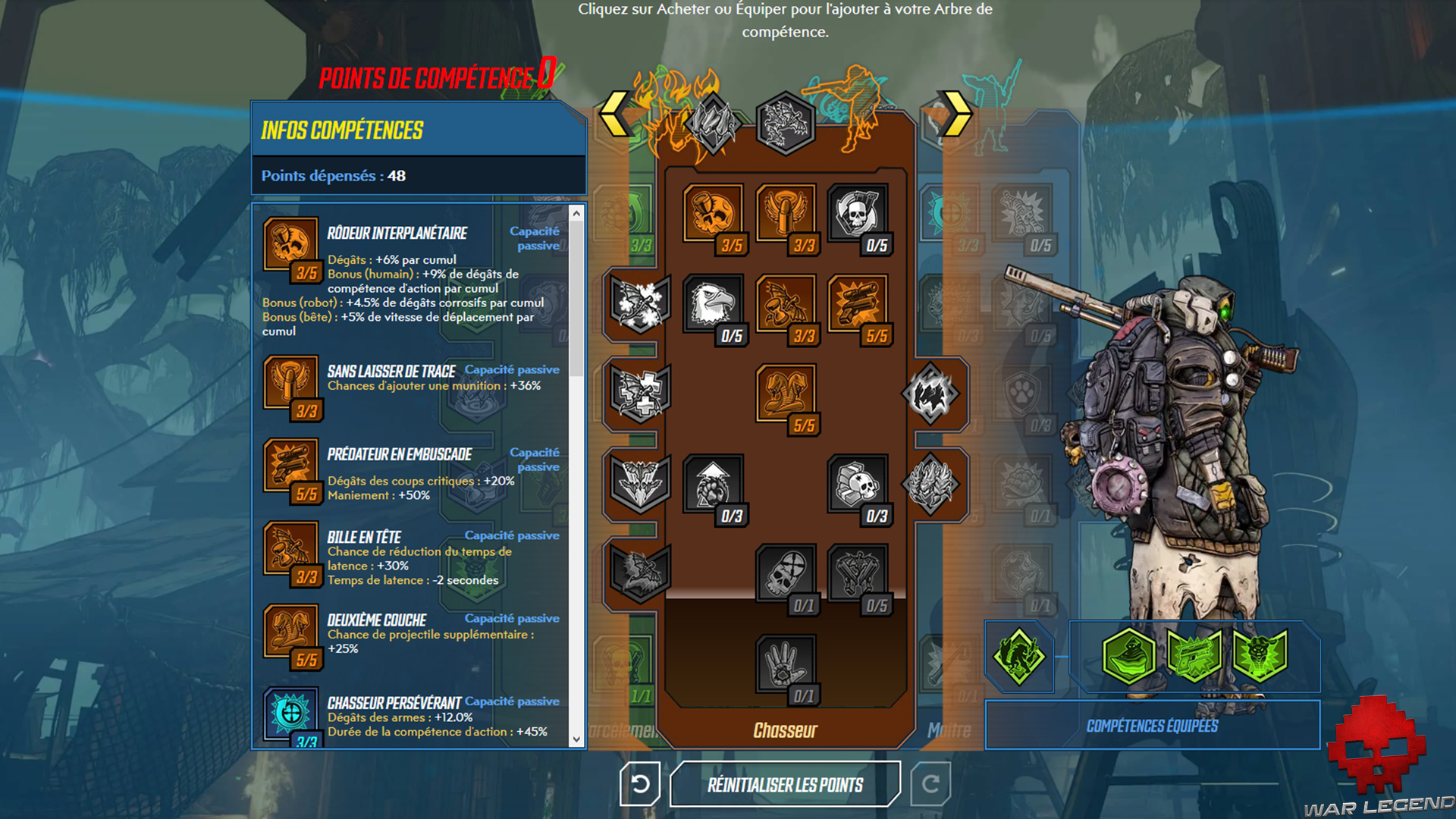Switch to the Chasseur tree tab
This screenshot has height=819, width=1456.
pyautogui.click(x=785, y=730)
